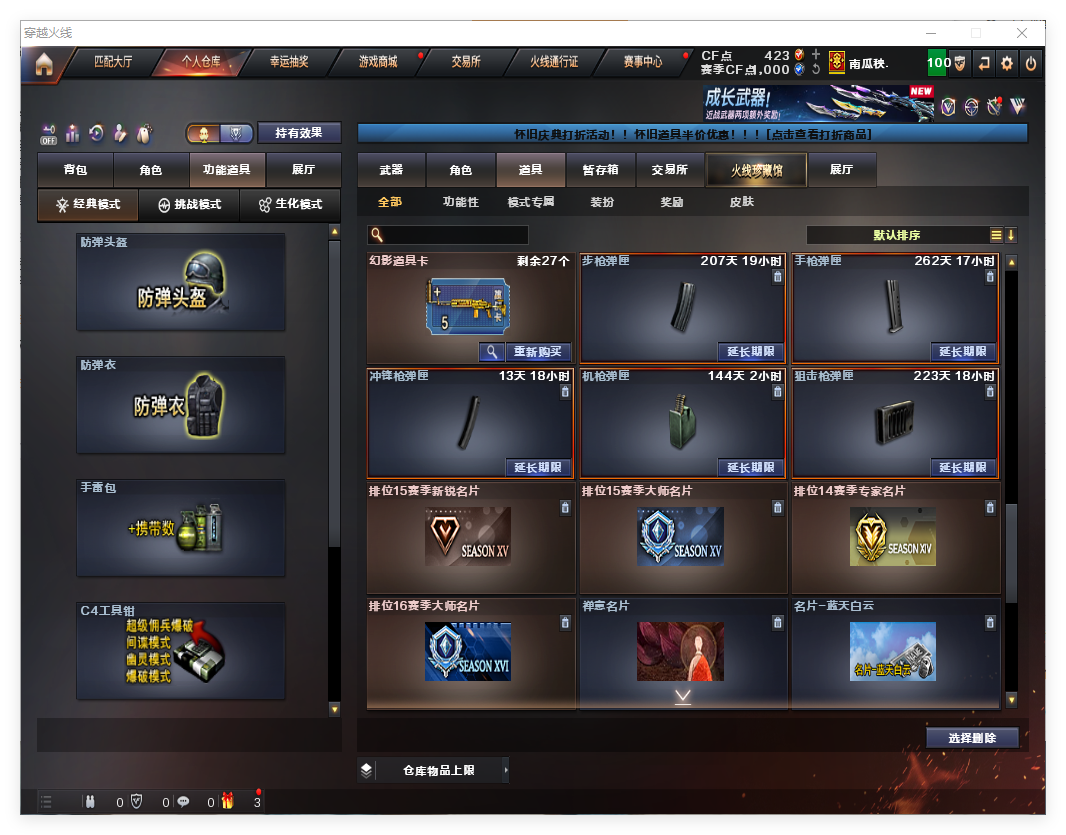Click 重新购买 on the 幻影道具卡
Screen dimensions: 1066x835
pos(538,352)
